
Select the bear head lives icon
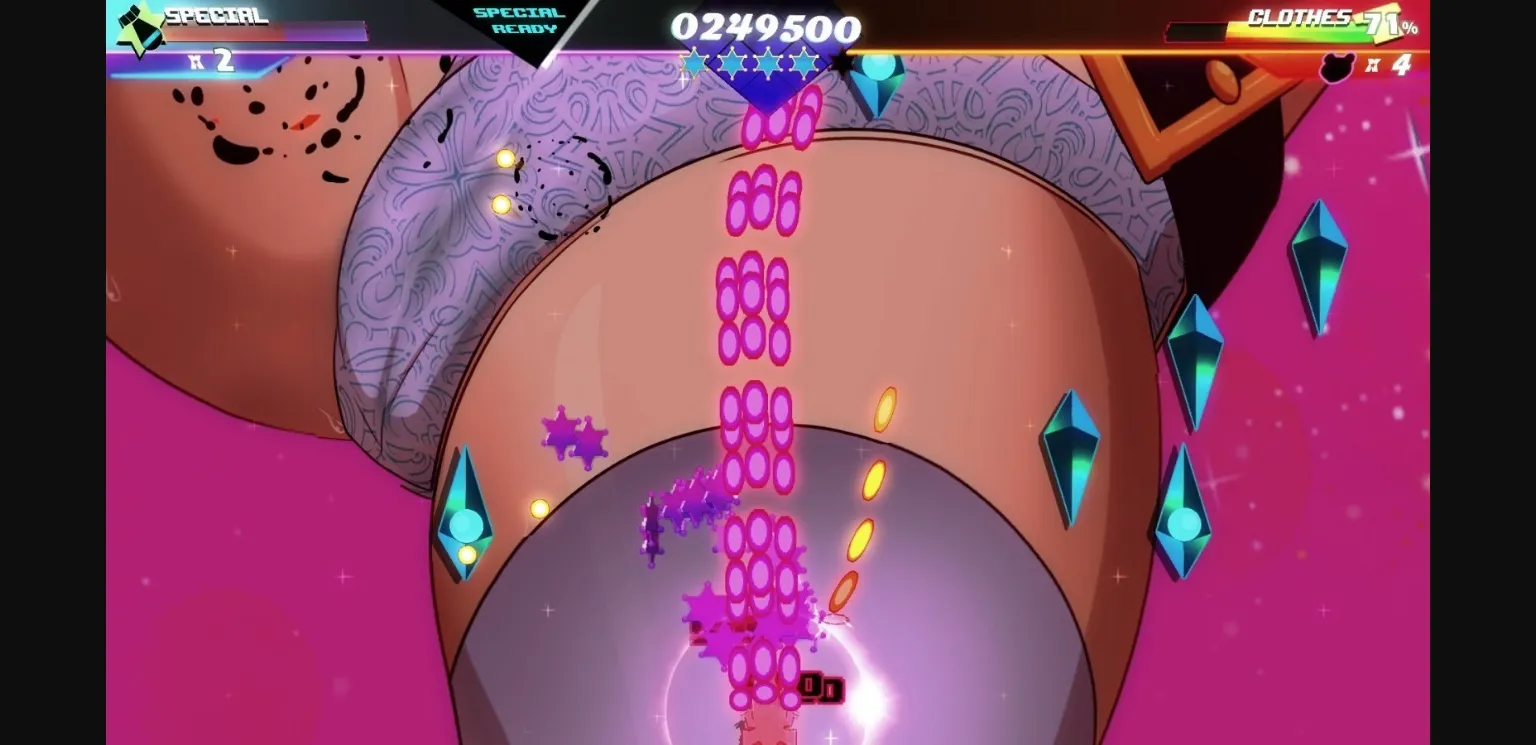click(1336, 66)
